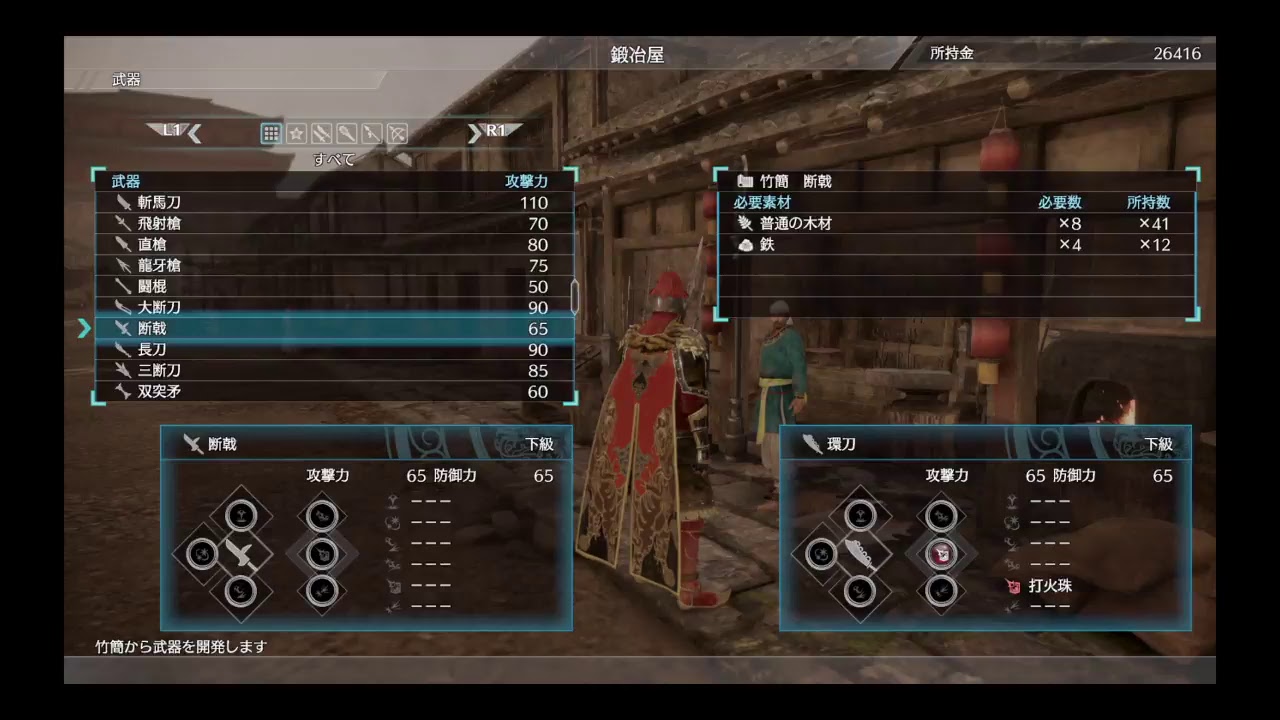1280x720 pixels.
Task: Select 双突矛 at the bottom of the list
Action: (x=160, y=391)
